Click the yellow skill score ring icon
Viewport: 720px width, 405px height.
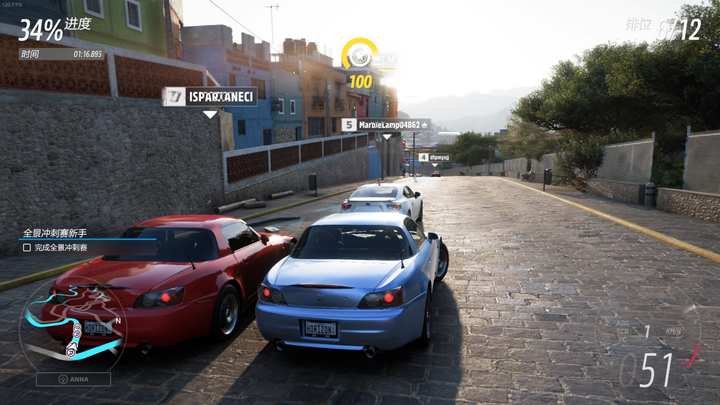[x=359, y=55]
